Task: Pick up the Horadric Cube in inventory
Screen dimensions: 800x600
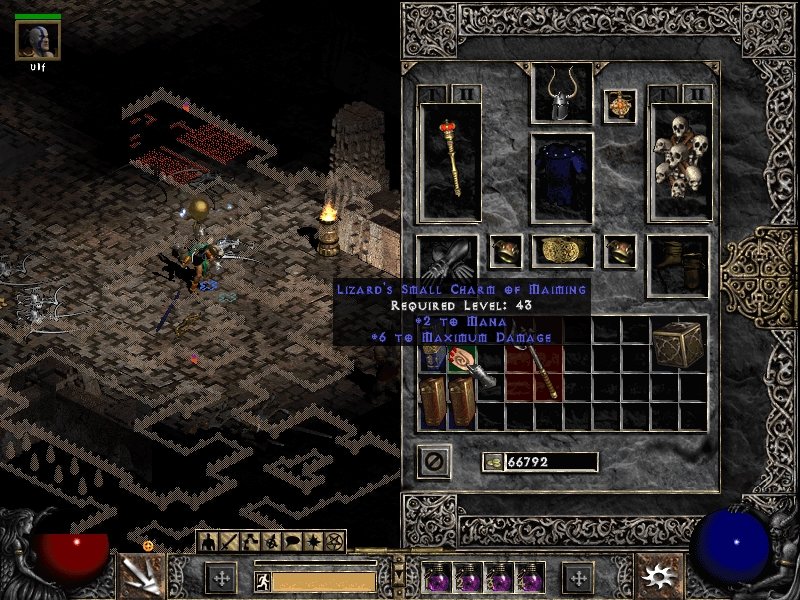Action: 678,345
